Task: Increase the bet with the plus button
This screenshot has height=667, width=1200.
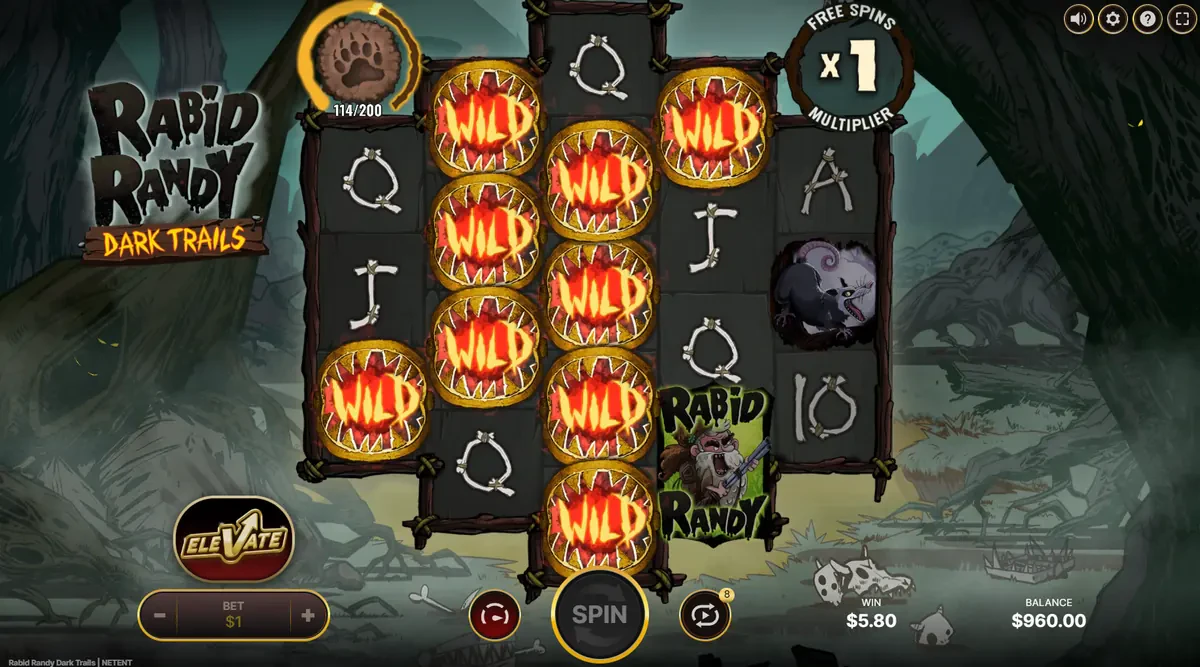Action: [x=308, y=616]
